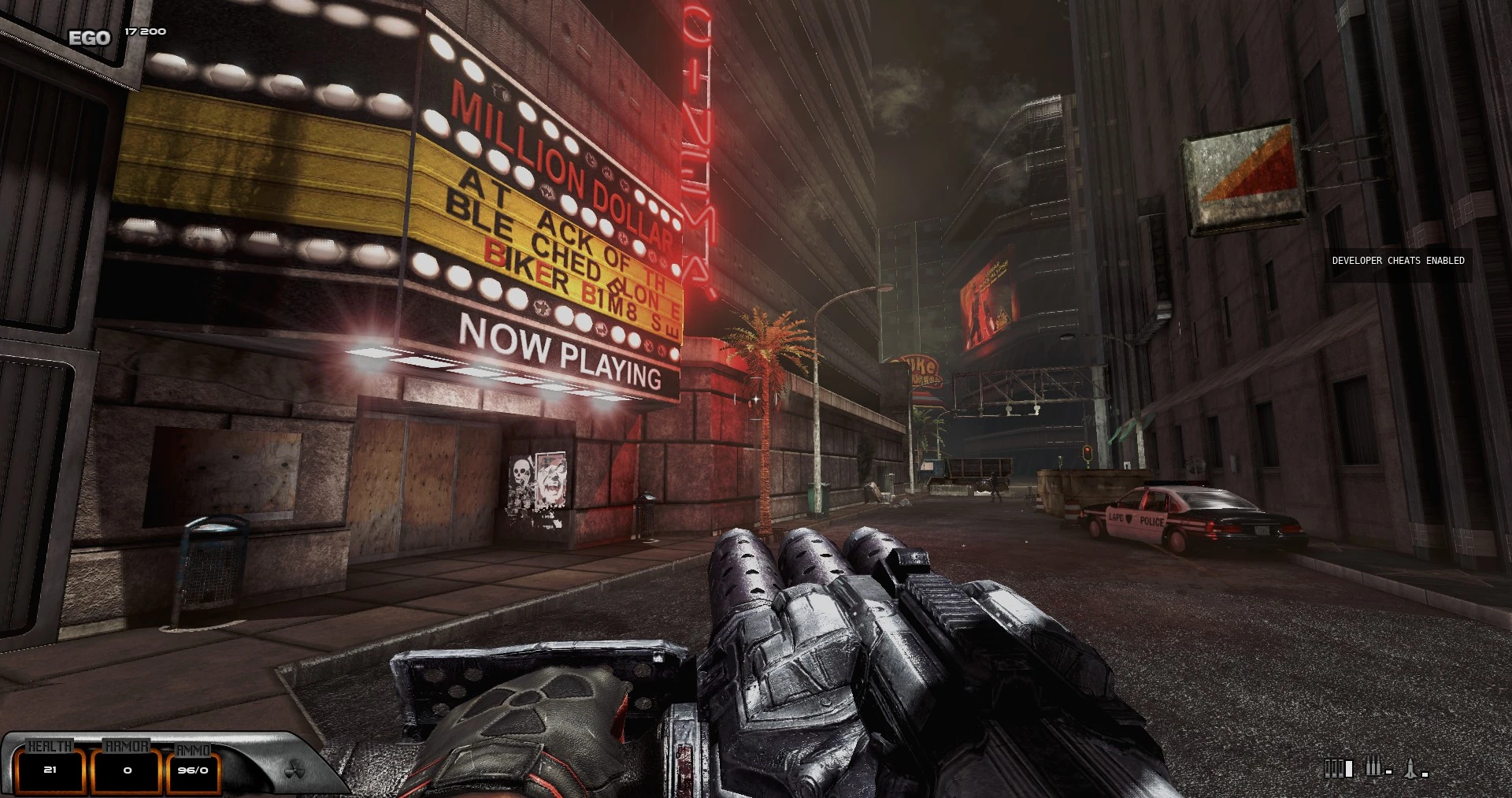Click the EGO meter label
The width and height of the screenshot is (1512, 798).
[x=89, y=36]
